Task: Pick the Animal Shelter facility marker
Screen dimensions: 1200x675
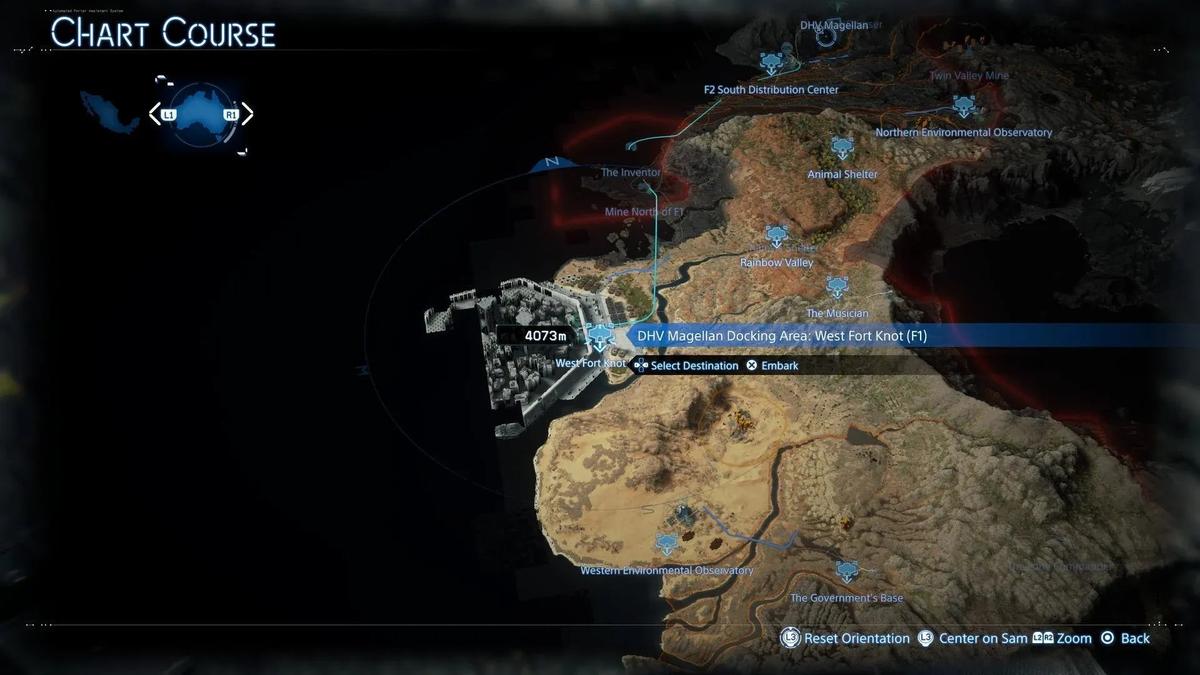Action: click(843, 148)
